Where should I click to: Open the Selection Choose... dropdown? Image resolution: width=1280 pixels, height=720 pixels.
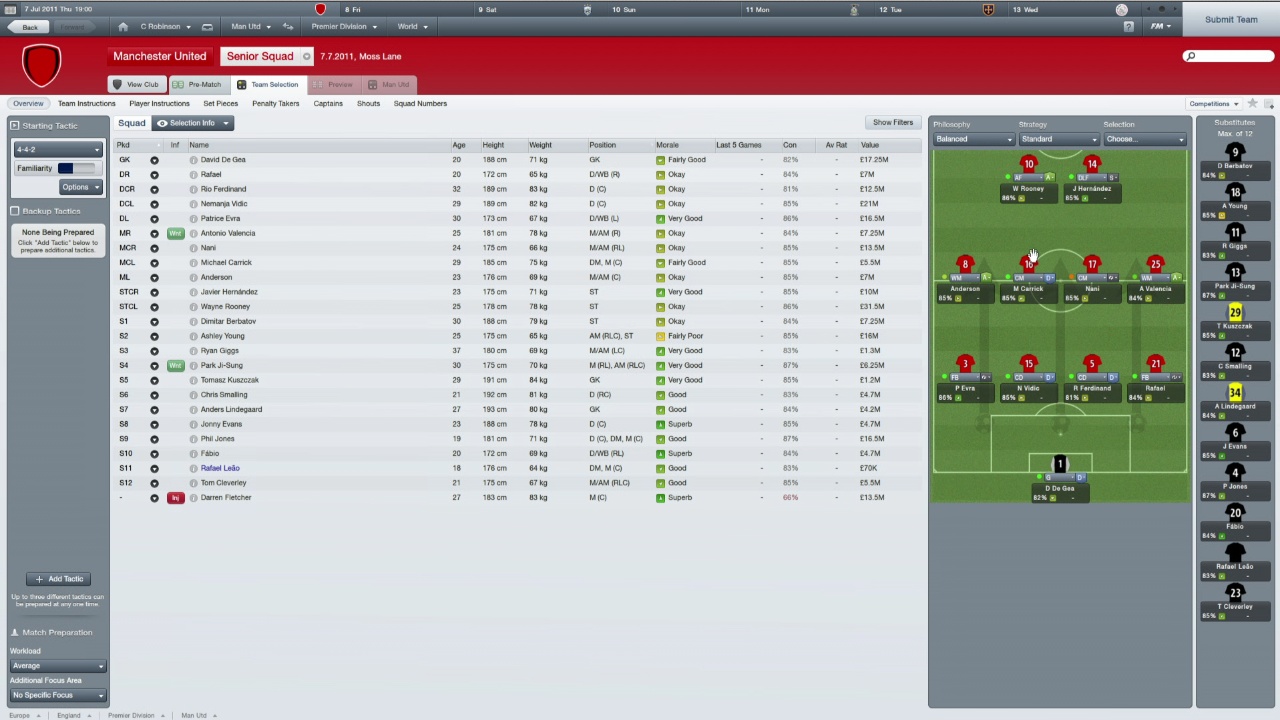[1143, 138]
